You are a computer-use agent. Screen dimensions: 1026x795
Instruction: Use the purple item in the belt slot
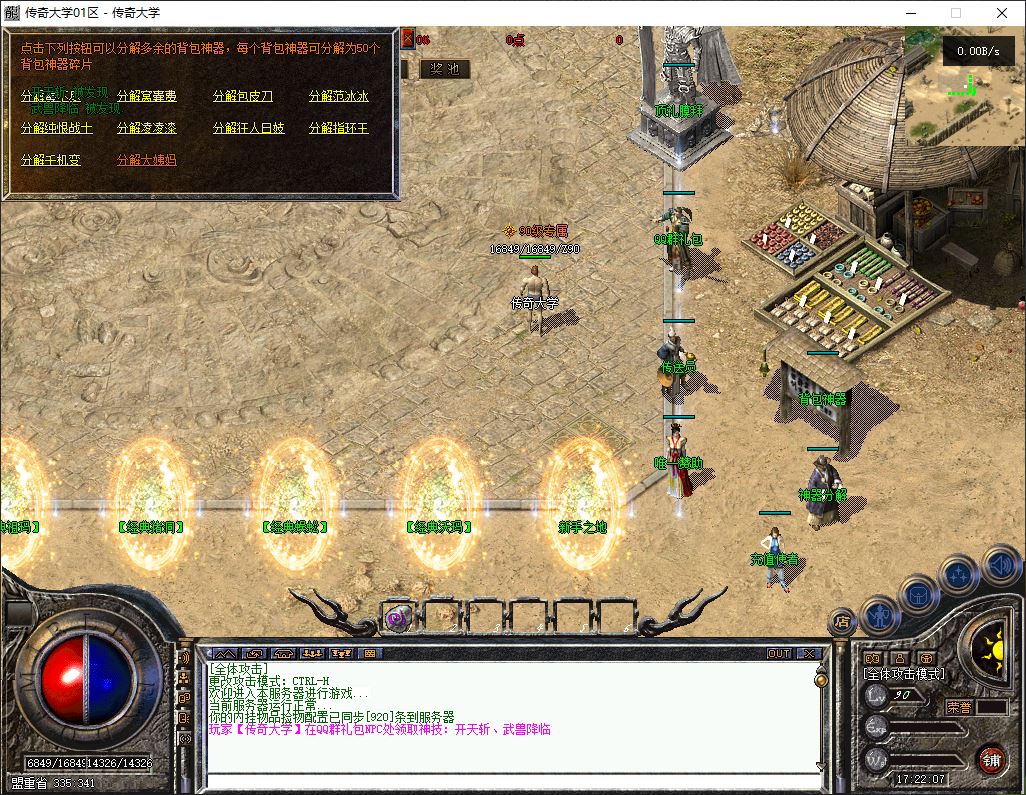(x=398, y=618)
